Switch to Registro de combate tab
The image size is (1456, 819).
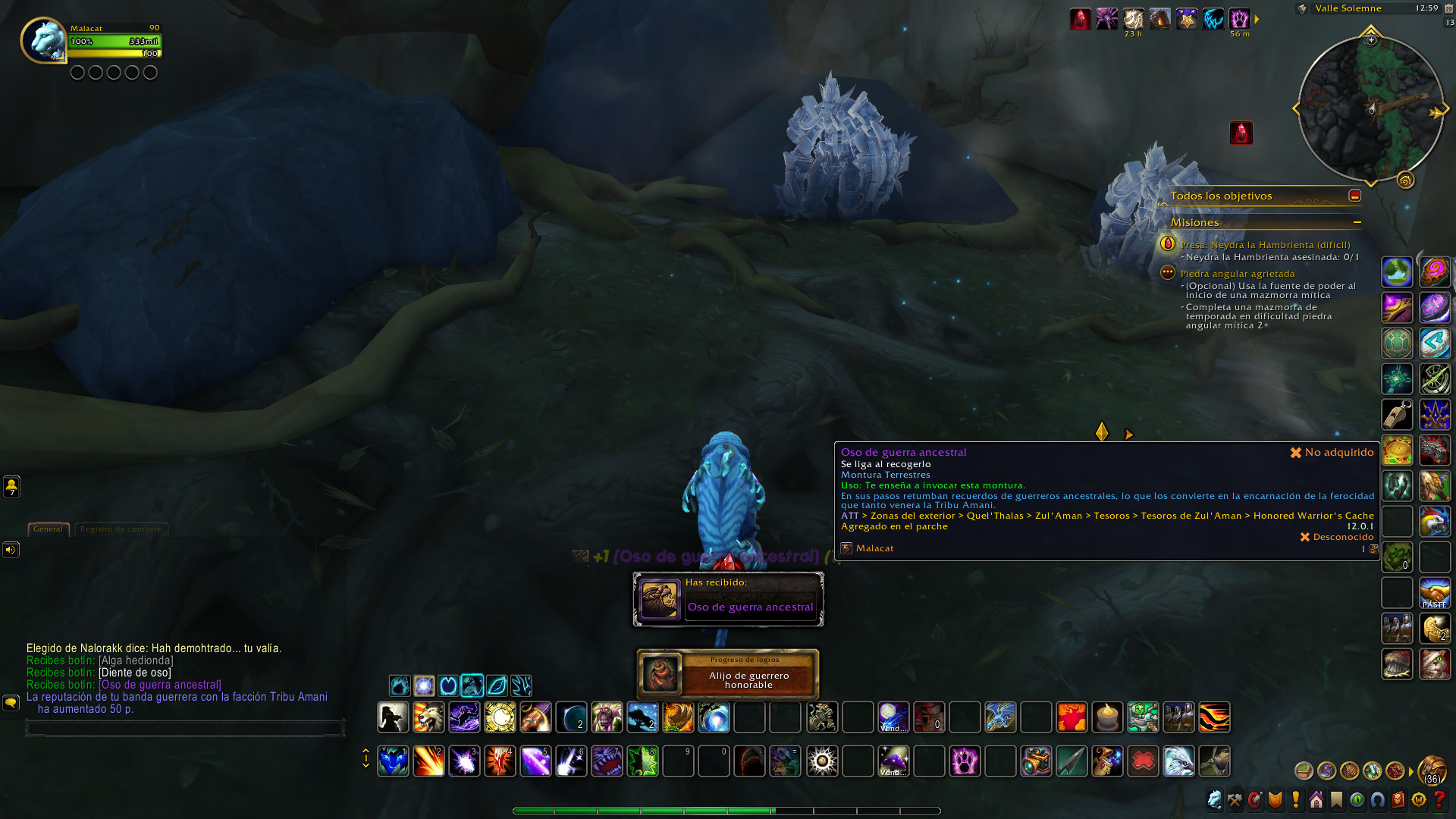point(121,529)
